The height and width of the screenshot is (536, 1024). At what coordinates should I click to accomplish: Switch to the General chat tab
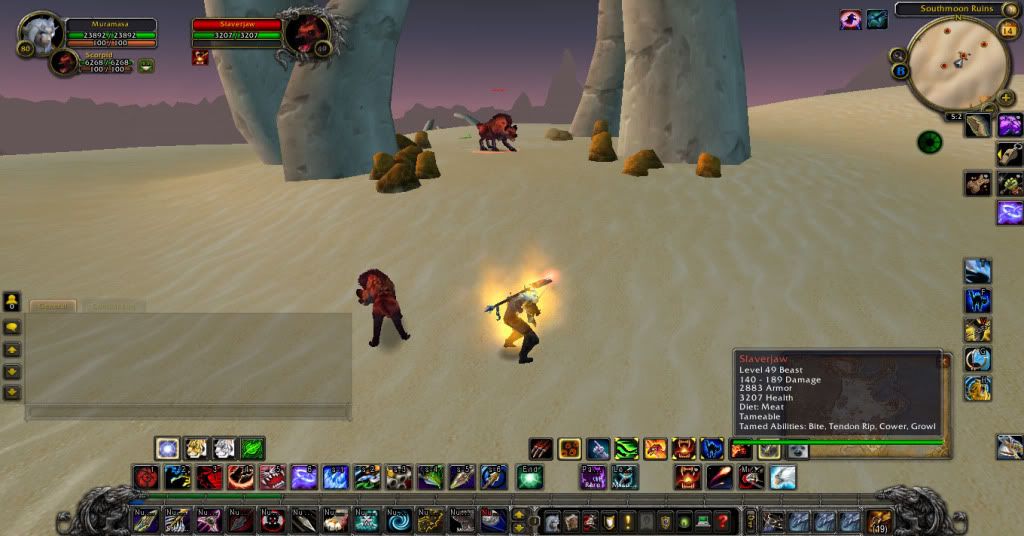click(52, 306)
